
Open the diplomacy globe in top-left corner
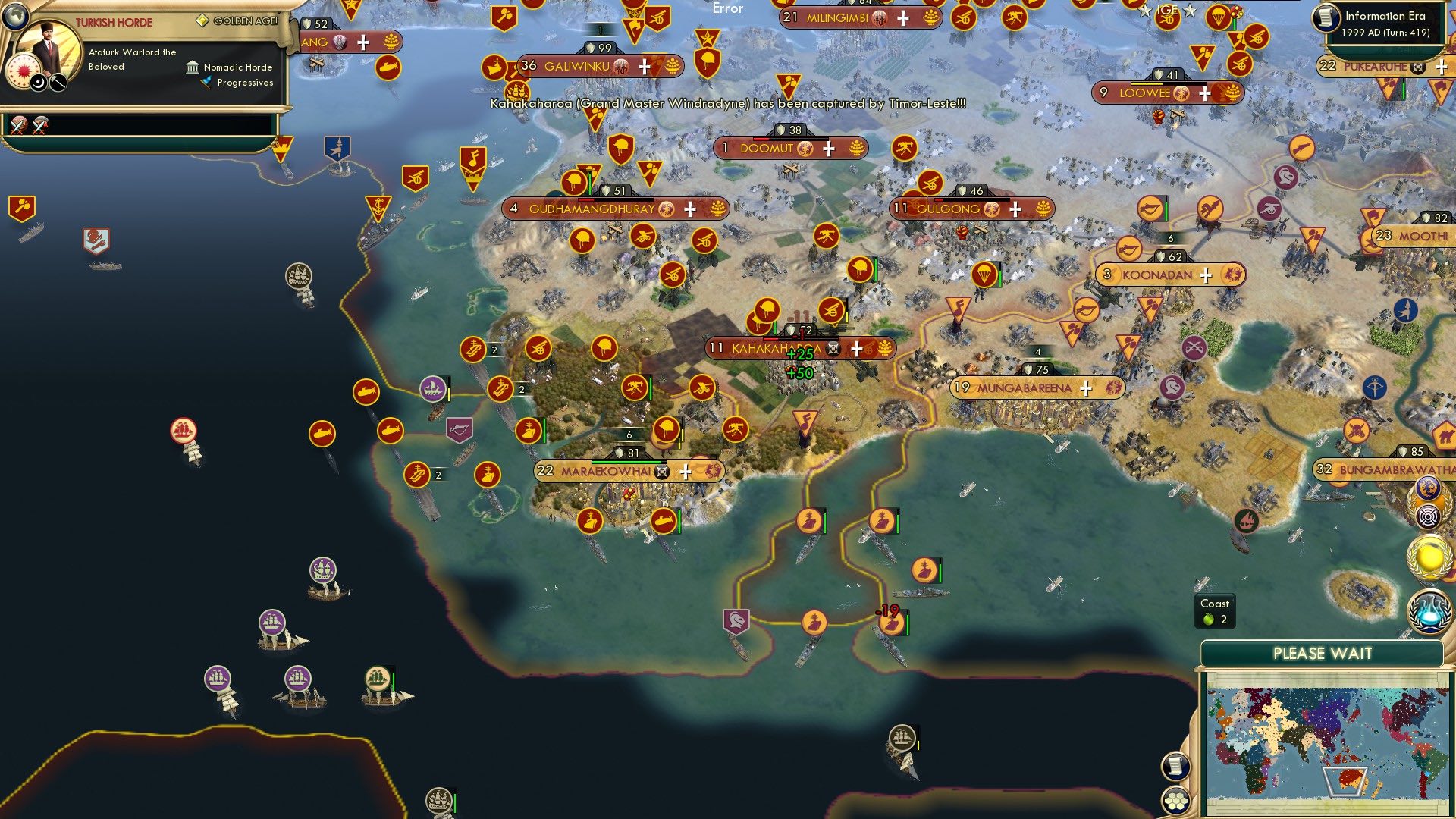click(15, 15)
